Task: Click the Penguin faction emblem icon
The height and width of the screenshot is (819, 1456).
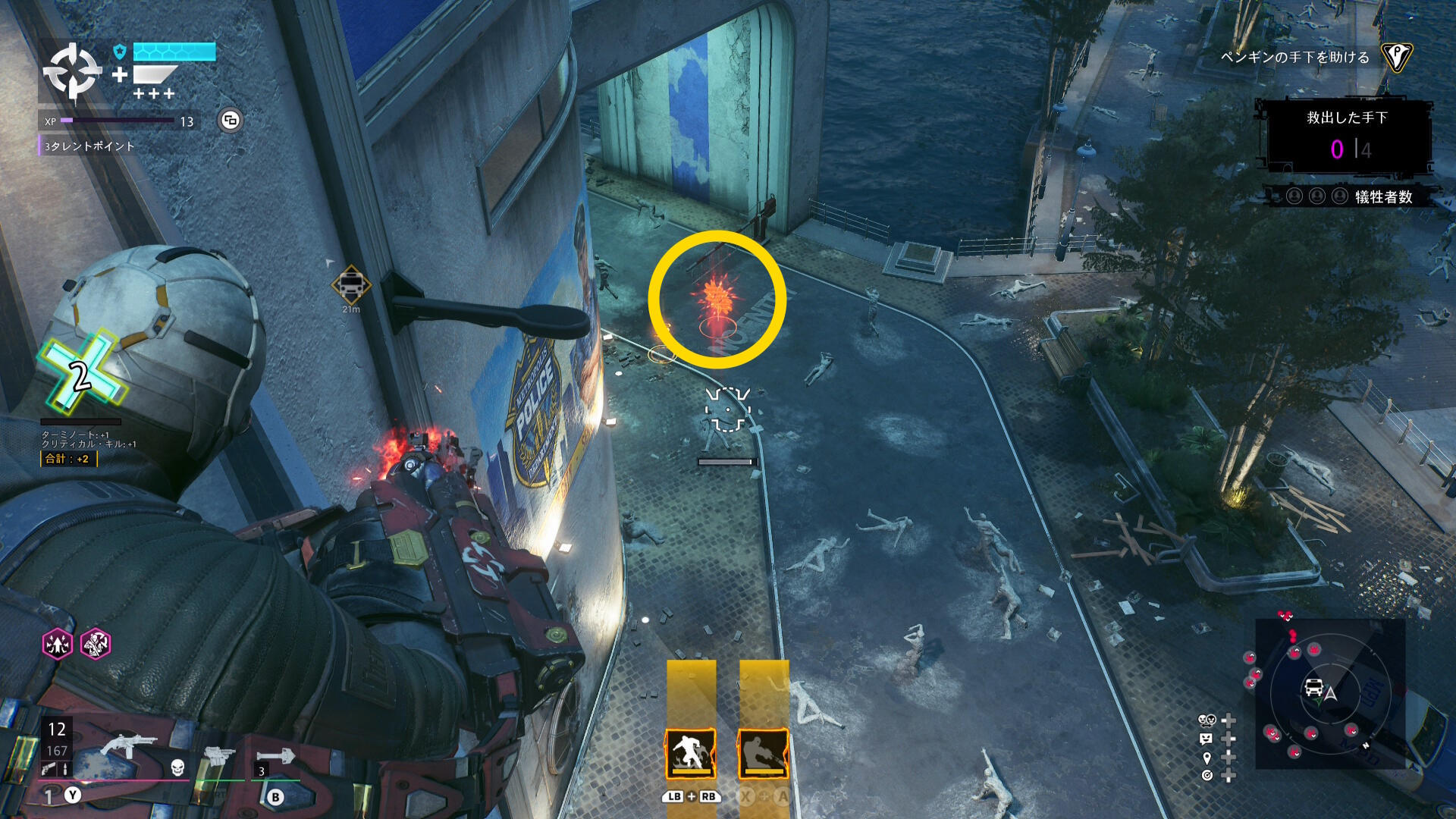Action: (1395, 57)
